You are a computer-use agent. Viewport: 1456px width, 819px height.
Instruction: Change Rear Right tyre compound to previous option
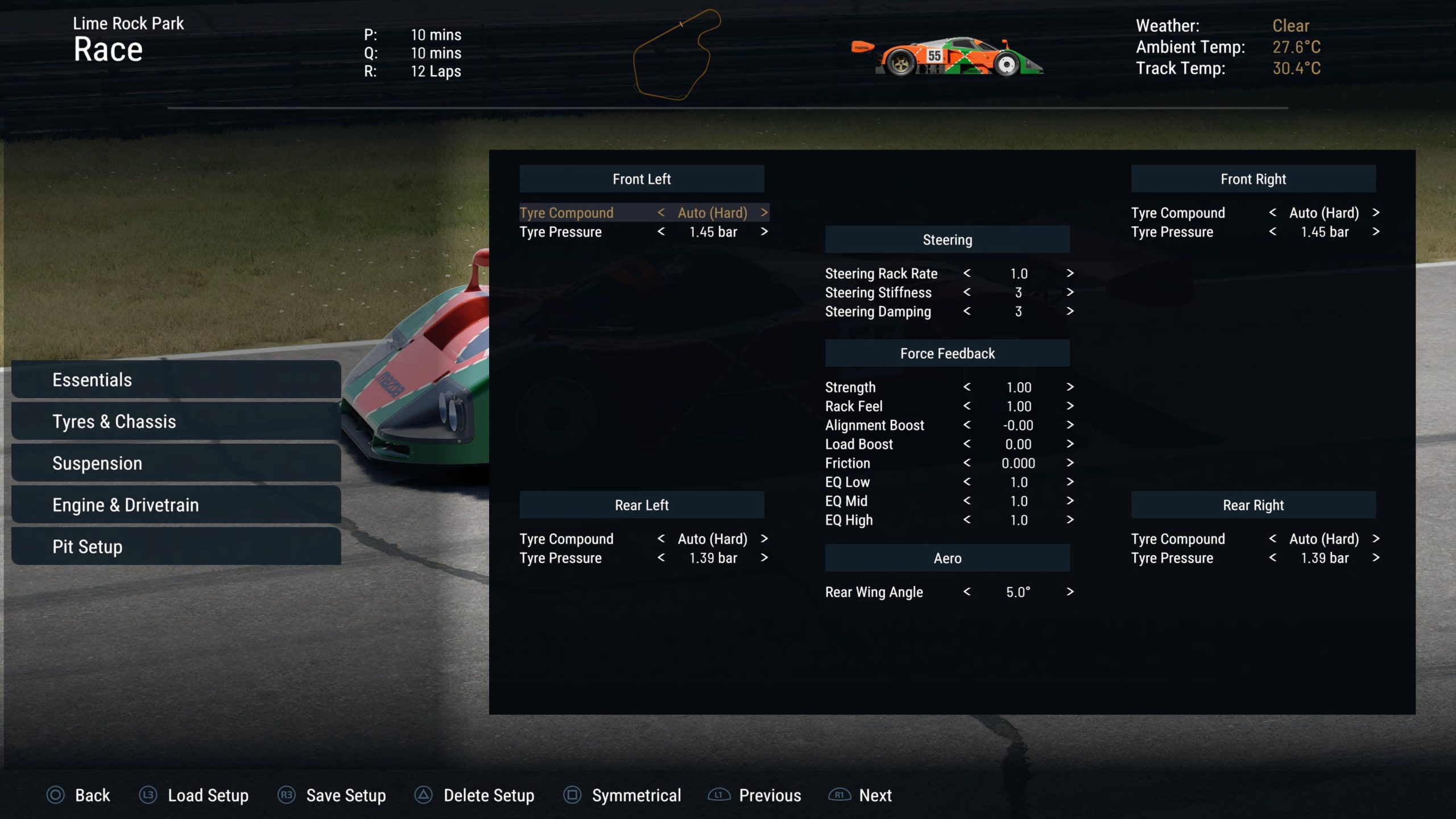pyautogui.click(x=1272, y=539)
